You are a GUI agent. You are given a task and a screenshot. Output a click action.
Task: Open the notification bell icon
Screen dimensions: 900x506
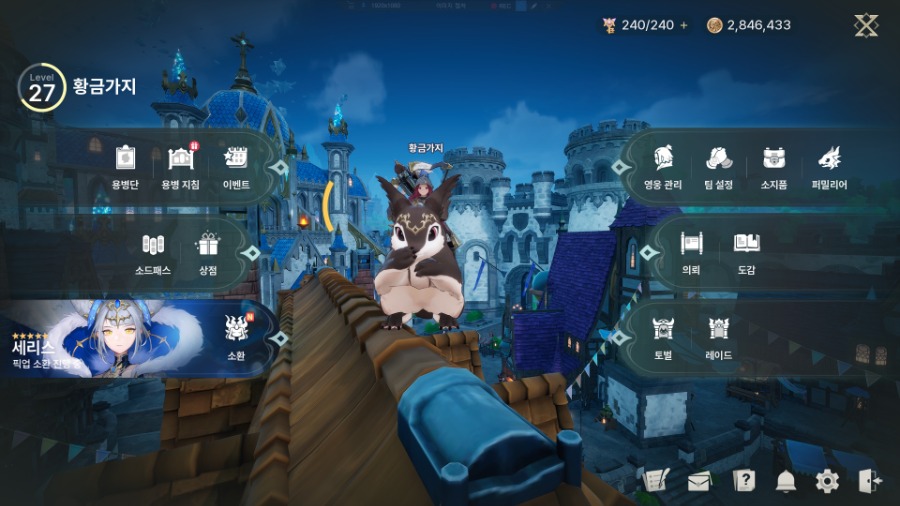point(785,481)
